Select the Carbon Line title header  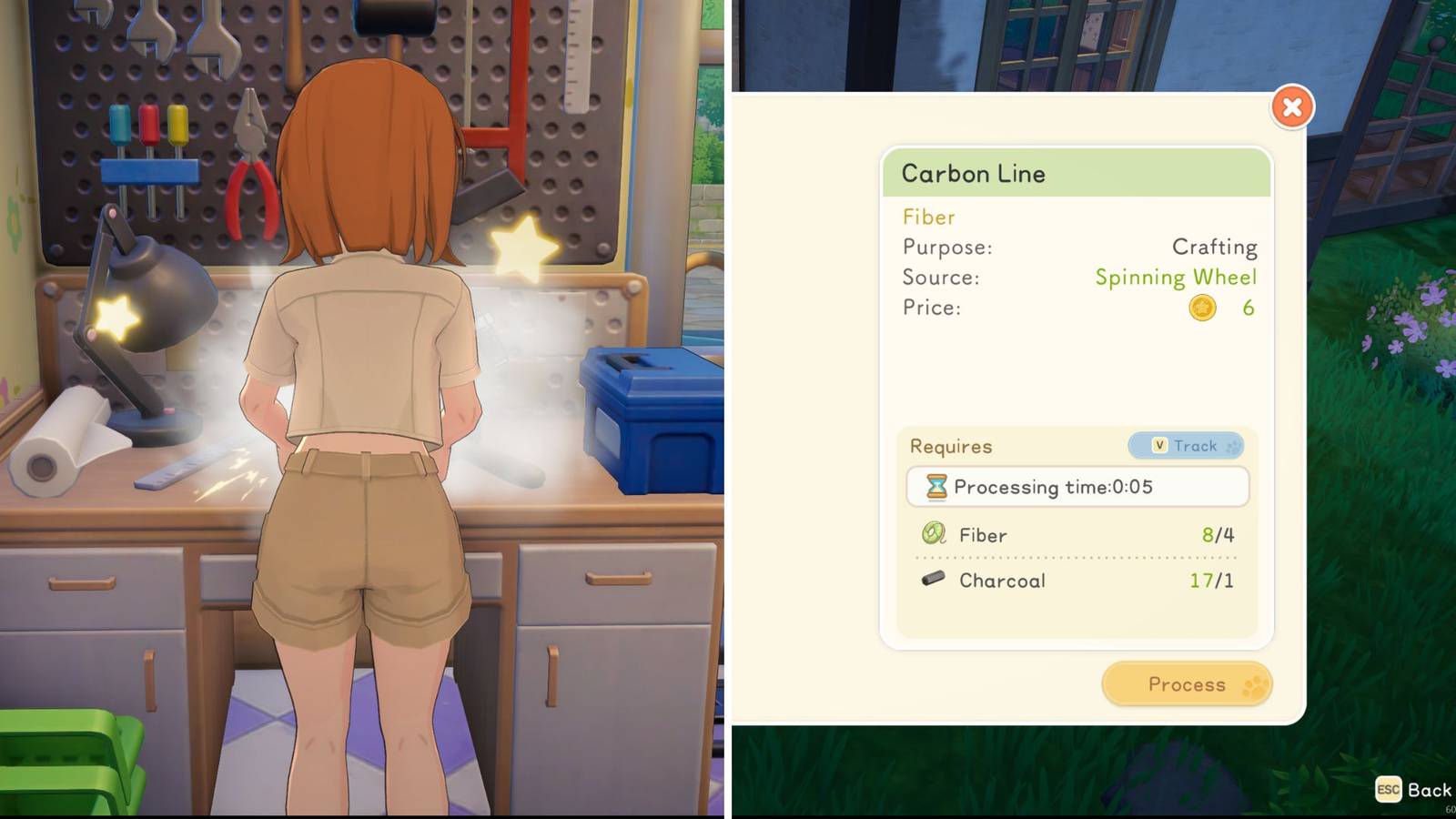[x=973, y=174]
